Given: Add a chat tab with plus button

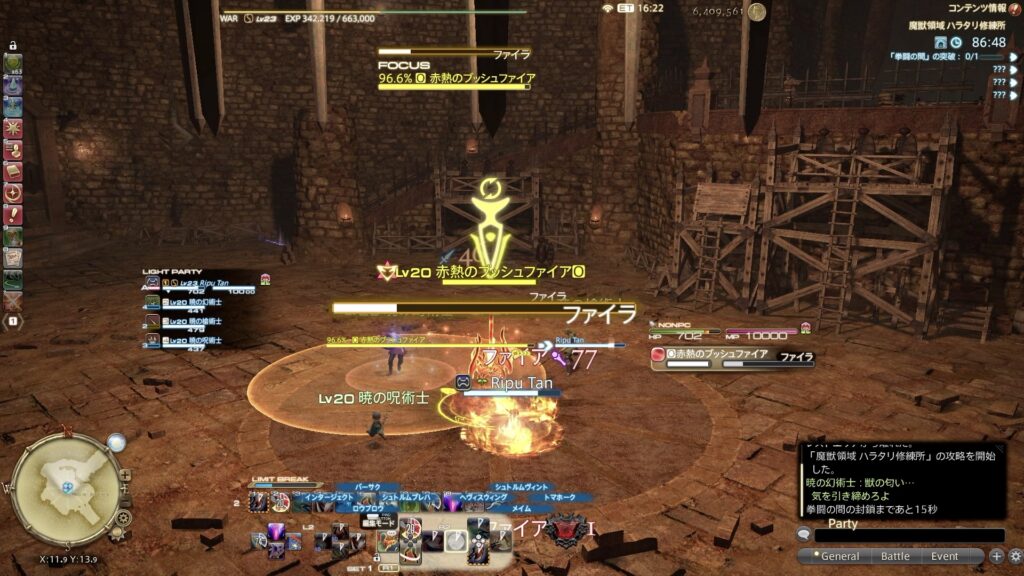Looking at the screenshot, I should (x=997, y=556).
